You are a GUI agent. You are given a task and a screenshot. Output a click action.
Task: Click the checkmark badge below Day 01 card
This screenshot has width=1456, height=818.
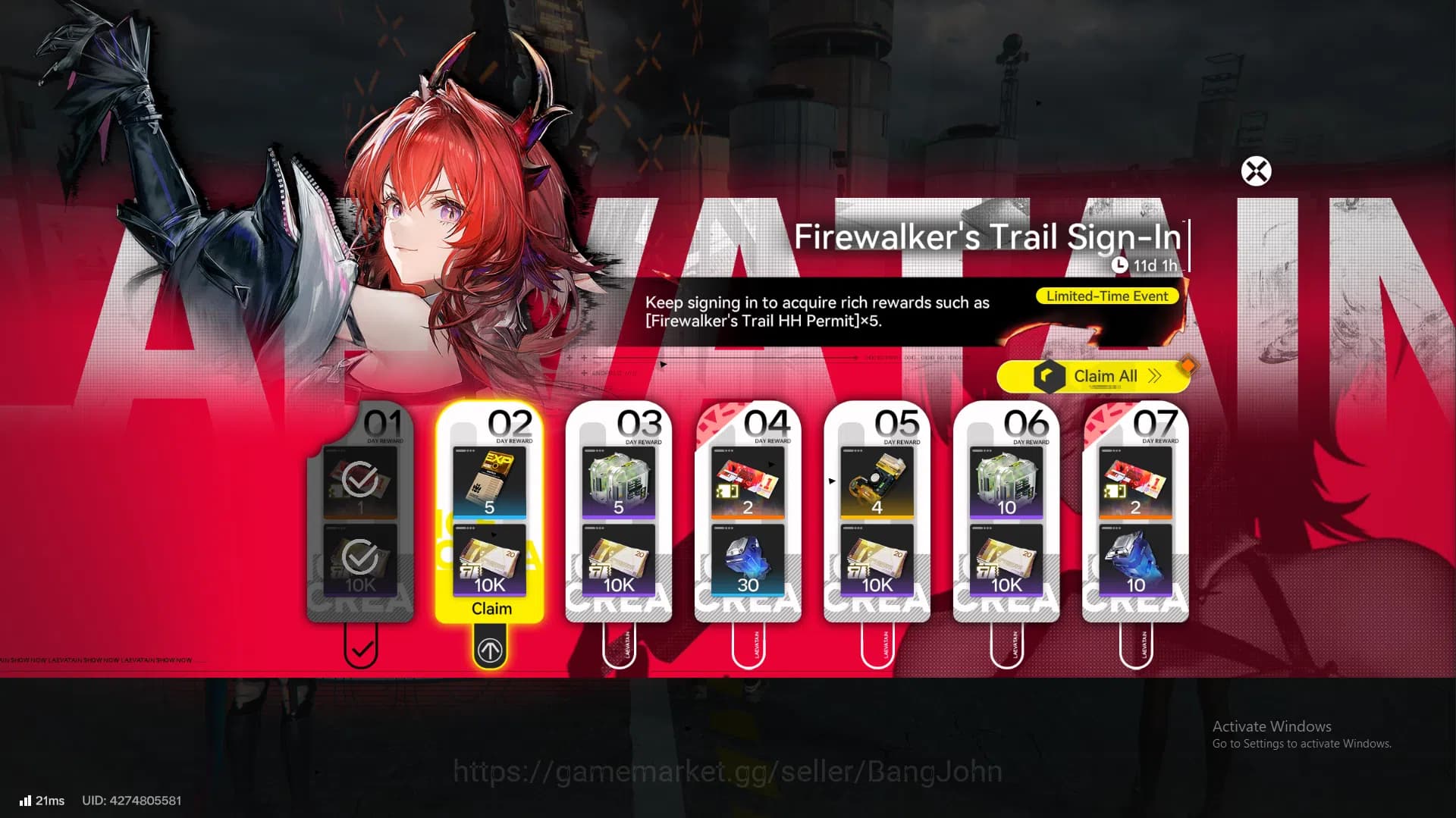coord(361,650)
